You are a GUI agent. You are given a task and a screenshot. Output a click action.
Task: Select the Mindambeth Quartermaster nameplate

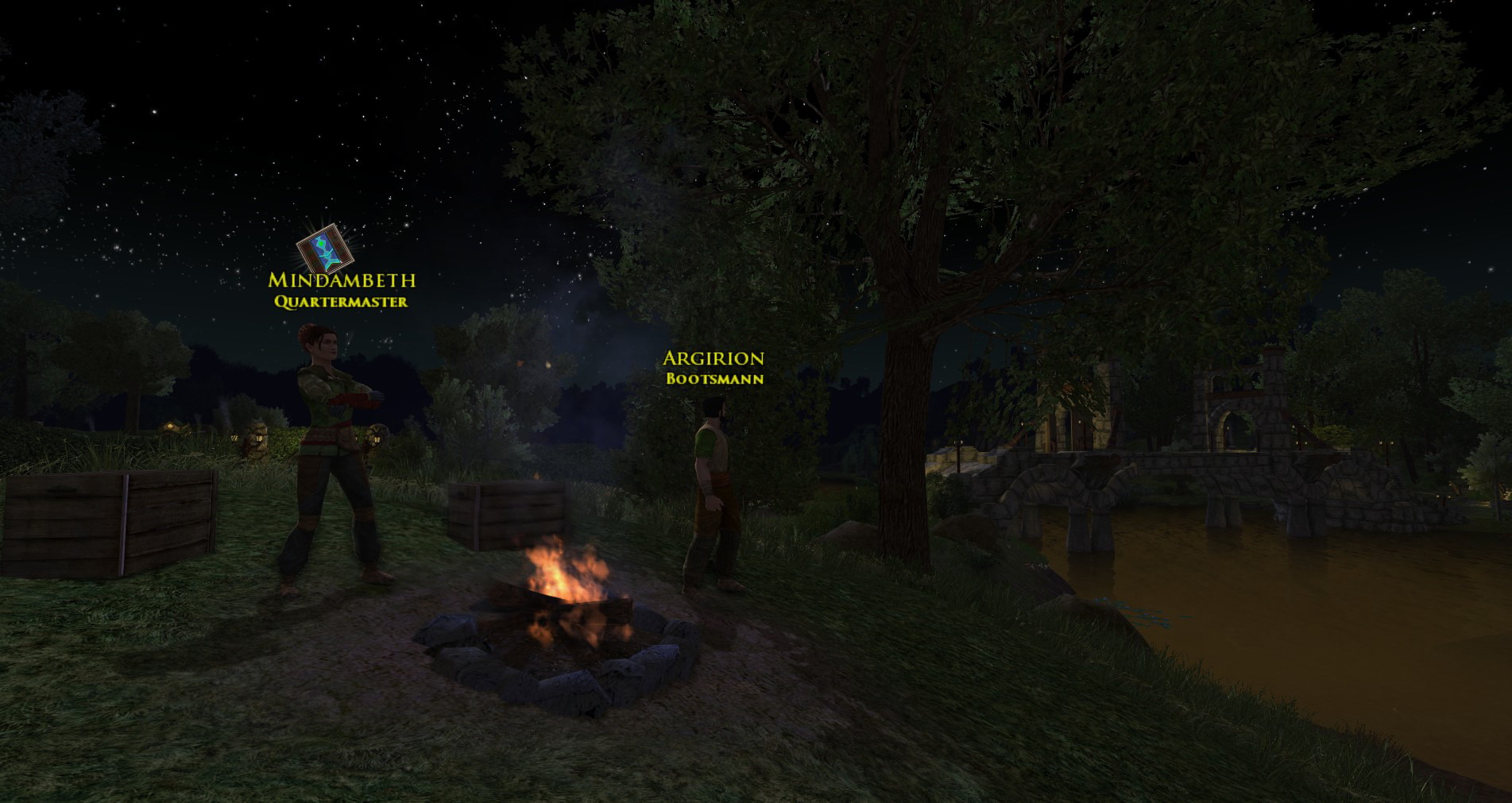[x=342, y=290]
